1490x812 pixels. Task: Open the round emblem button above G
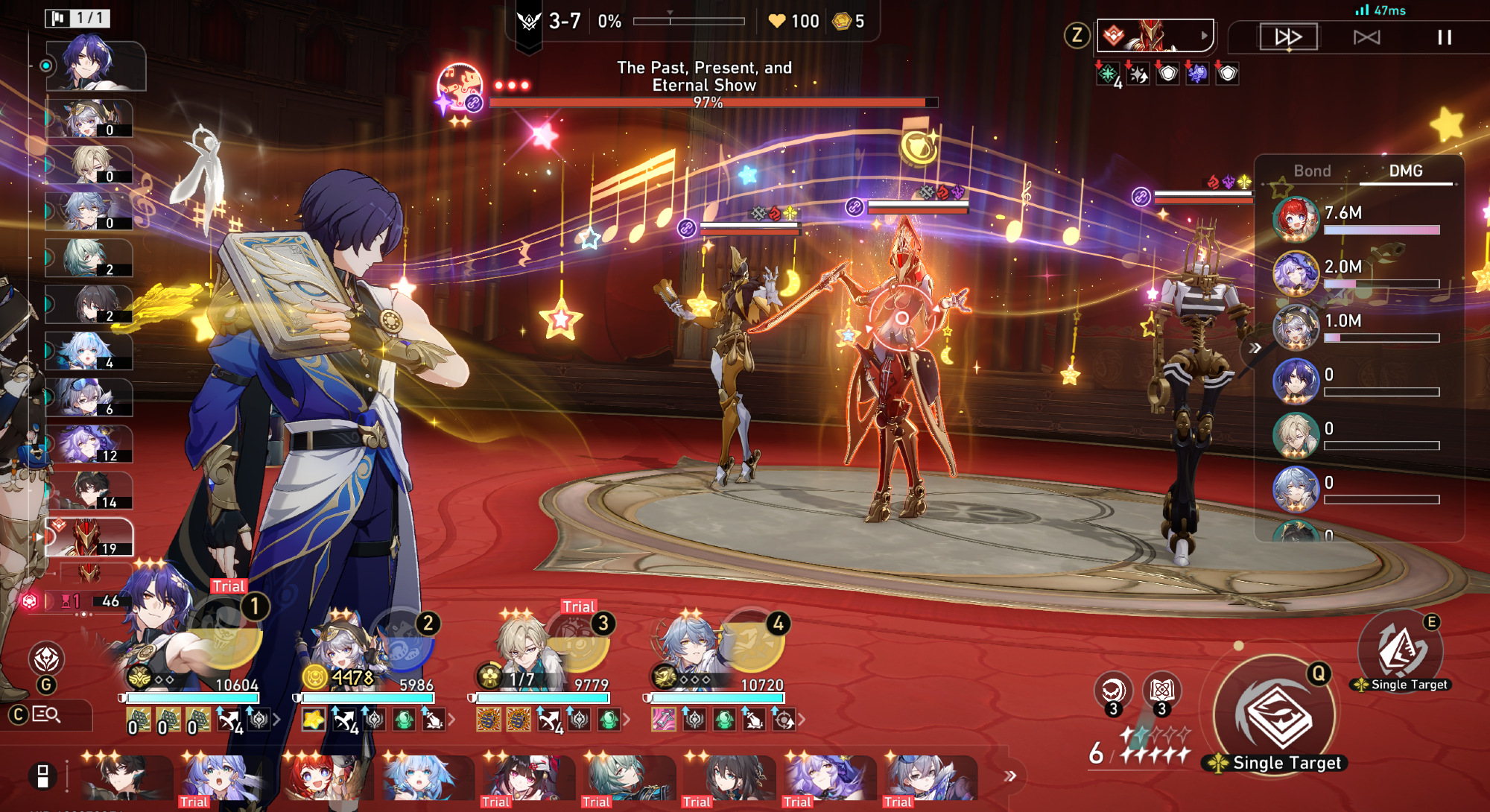click(46, 659)
